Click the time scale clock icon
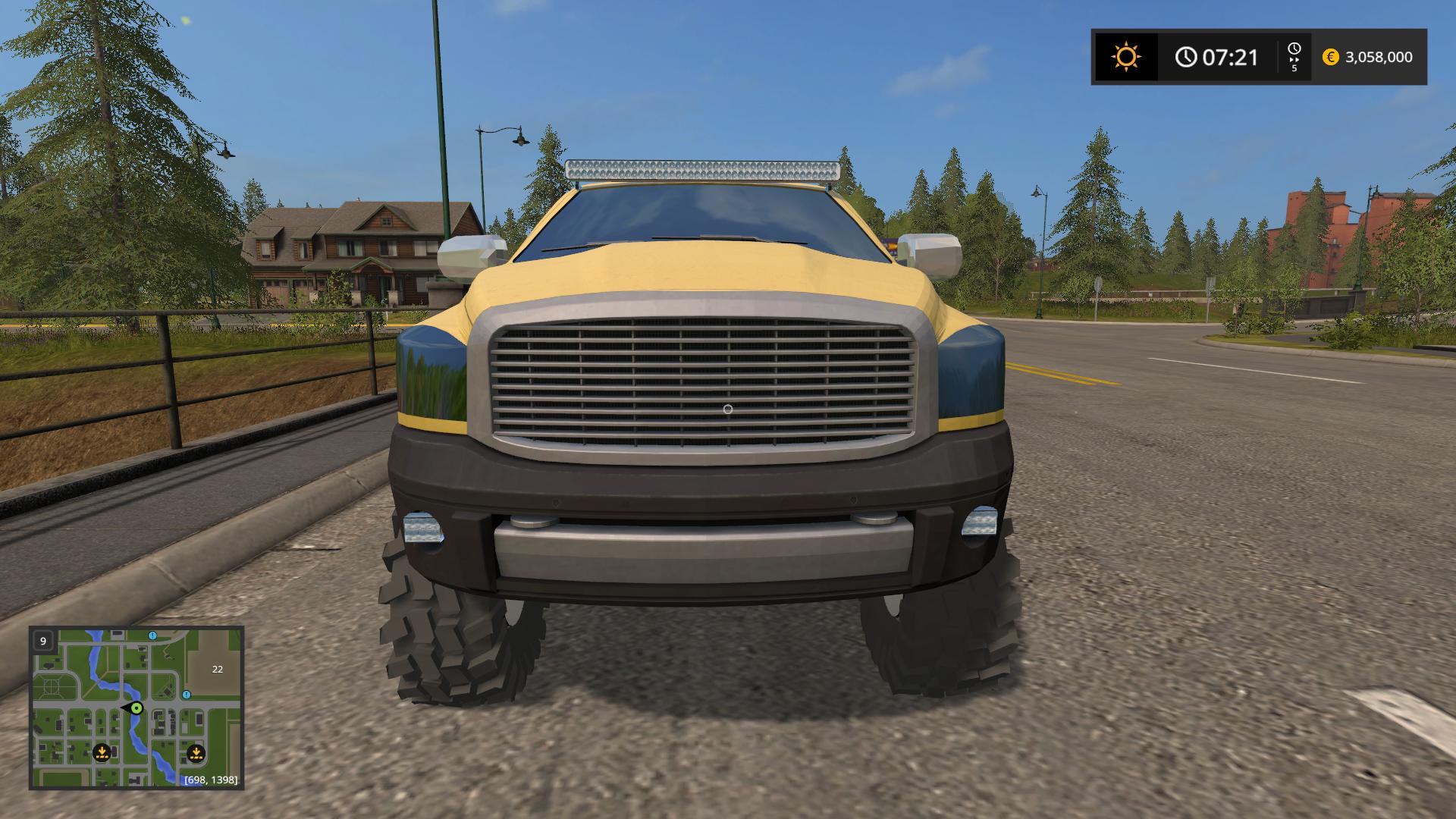 (x=1294, y=49)
